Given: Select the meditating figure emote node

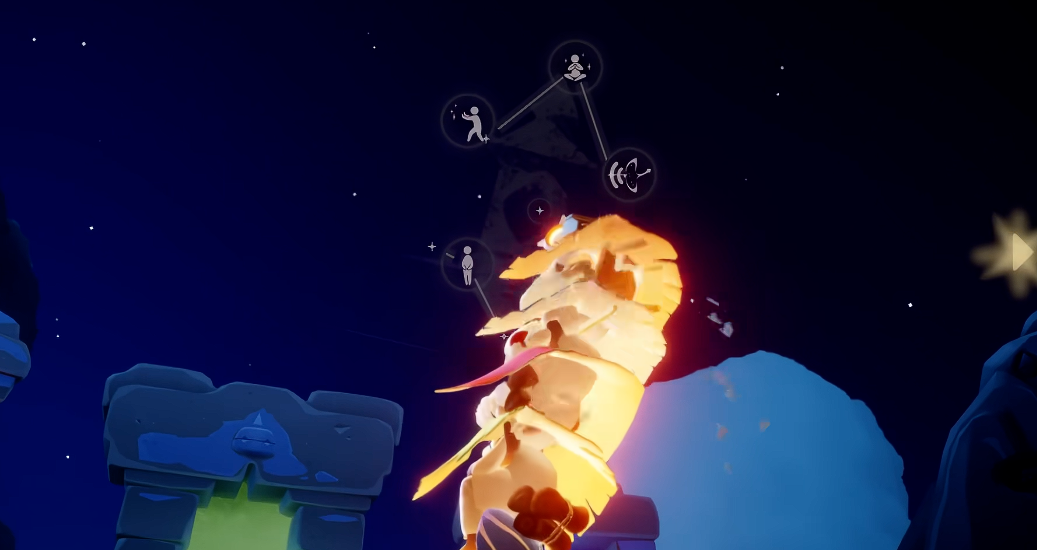Looking at the screenshot, I should (575, 67).
